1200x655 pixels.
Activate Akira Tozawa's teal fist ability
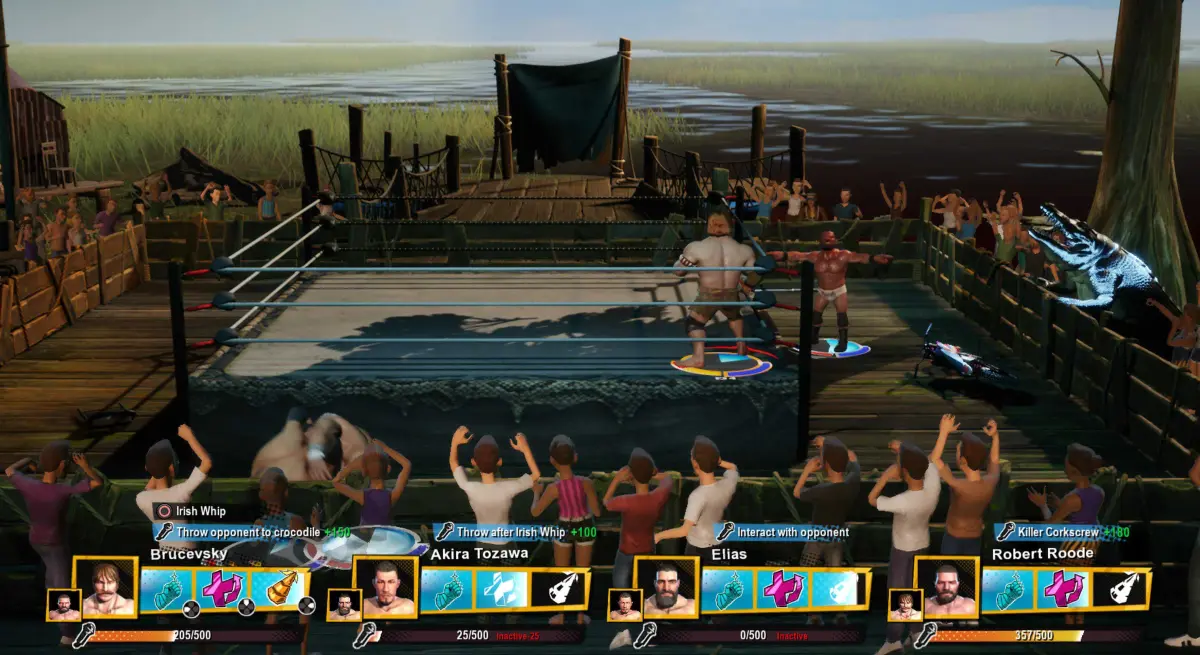[447, 590]
